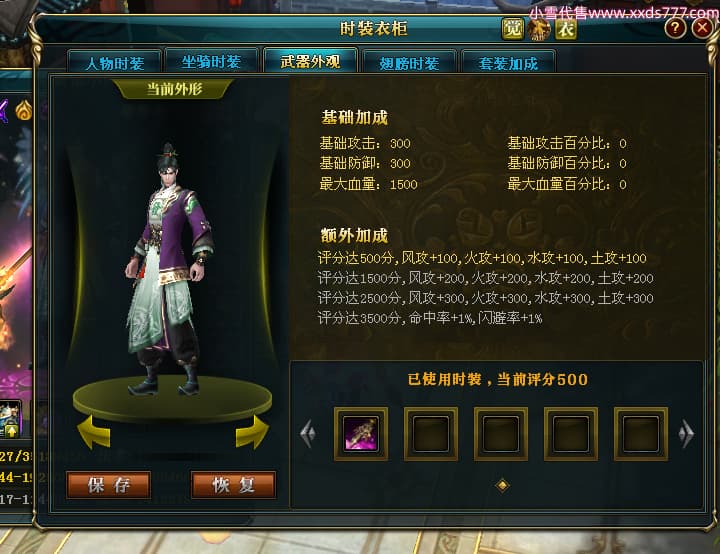Click the 保存 save button
The height and width of the screenshot is (554, 720).
click(x=109, y=486)
